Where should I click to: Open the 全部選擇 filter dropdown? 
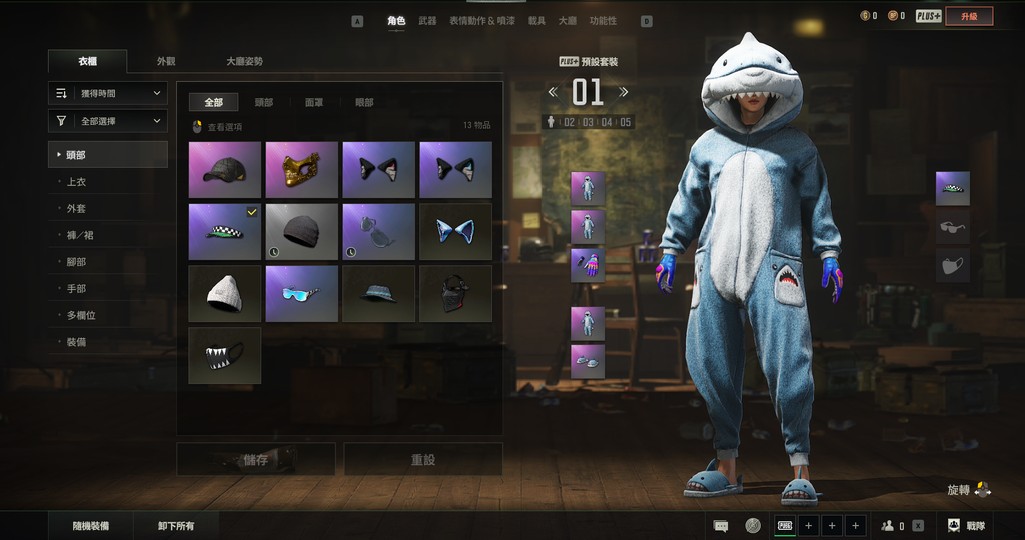[x=107, y=121]
